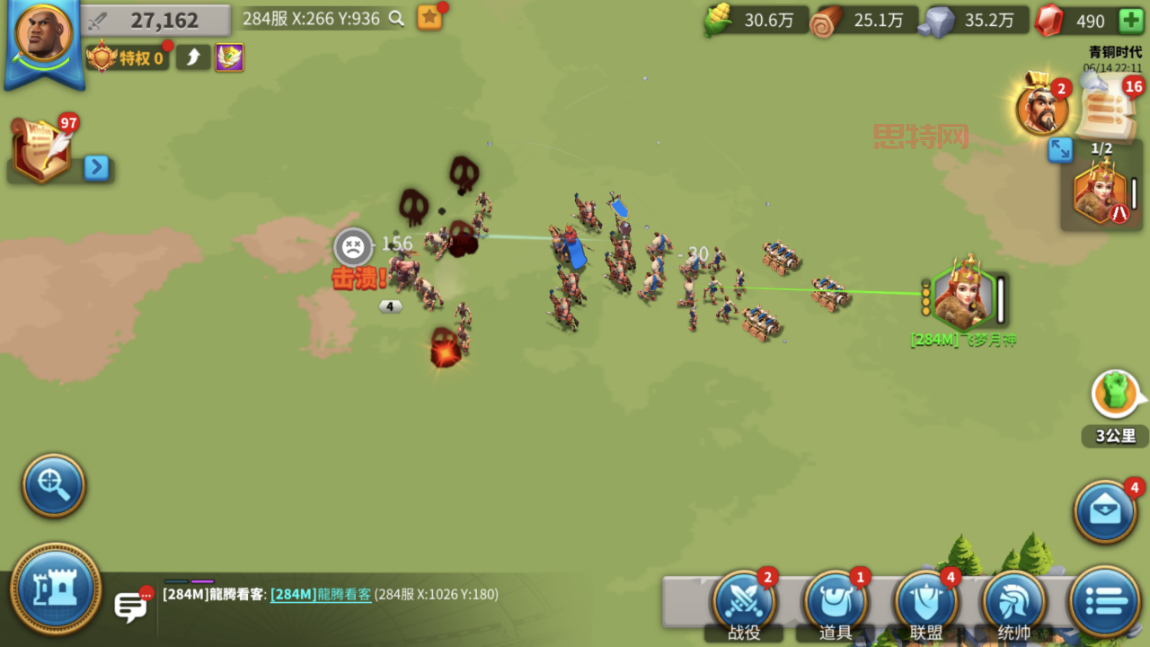
Task: Open the purple buff icon
Action: point(229,58)
